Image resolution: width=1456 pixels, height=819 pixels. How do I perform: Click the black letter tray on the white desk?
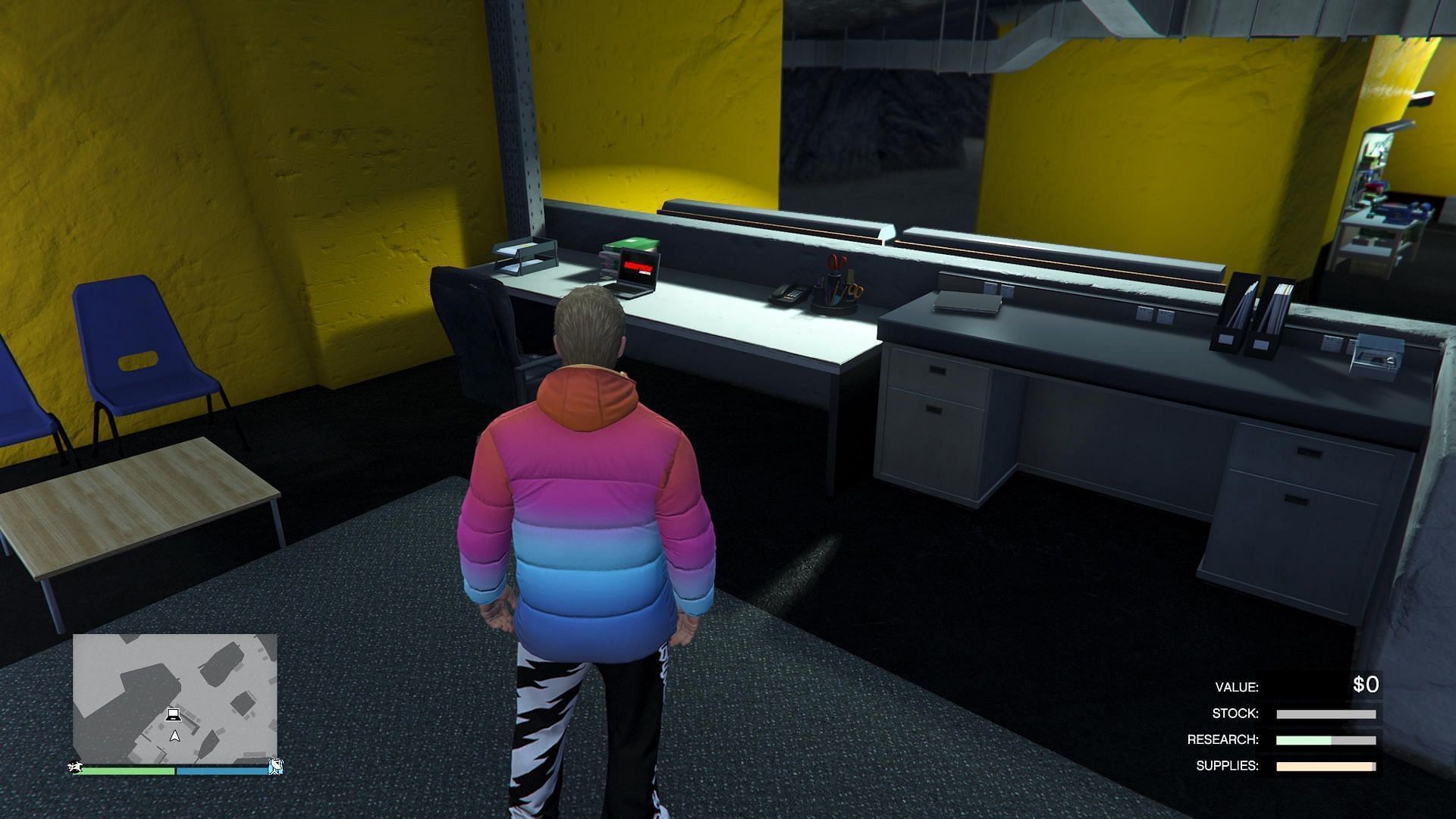coord(523,254)
